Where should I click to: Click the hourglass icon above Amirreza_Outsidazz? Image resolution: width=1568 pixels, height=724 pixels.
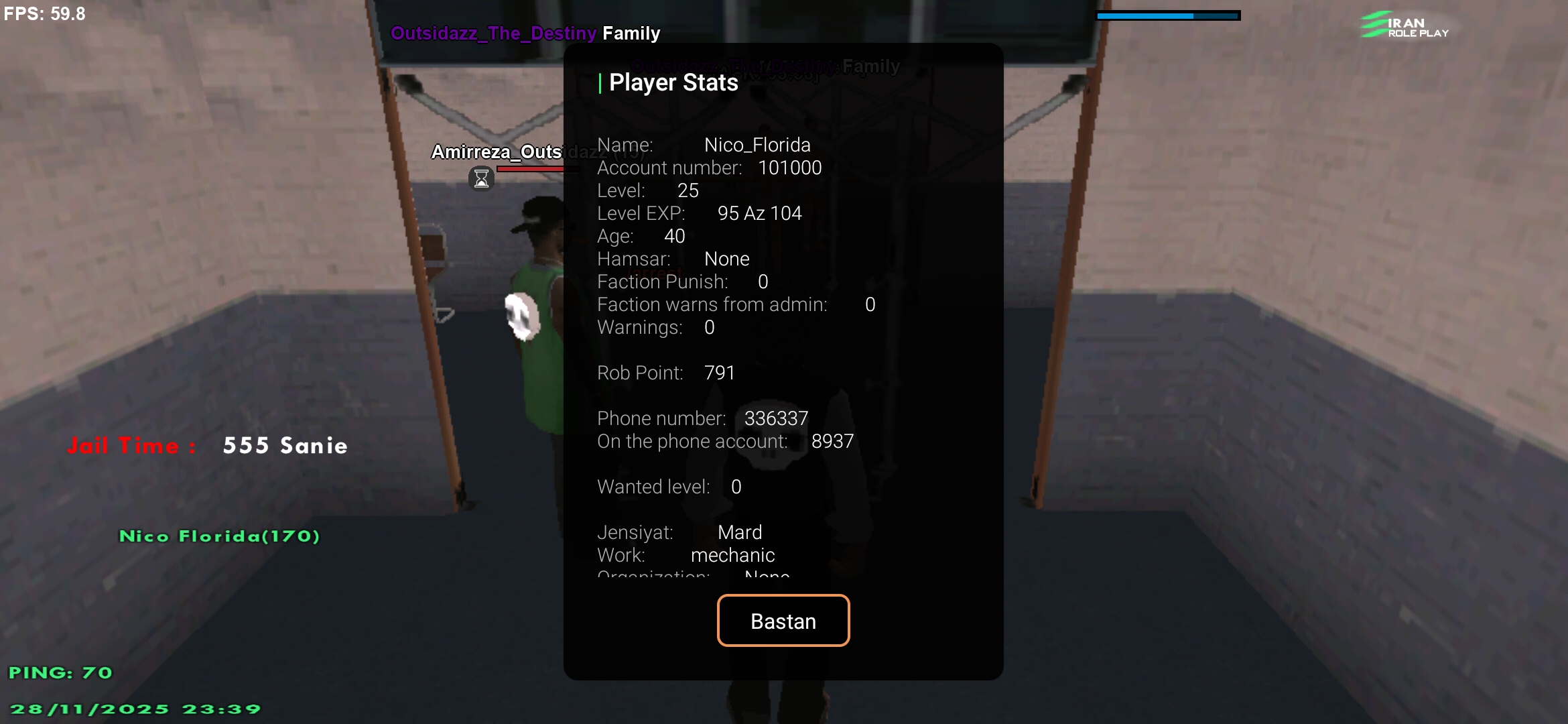(x=481, y=178)
